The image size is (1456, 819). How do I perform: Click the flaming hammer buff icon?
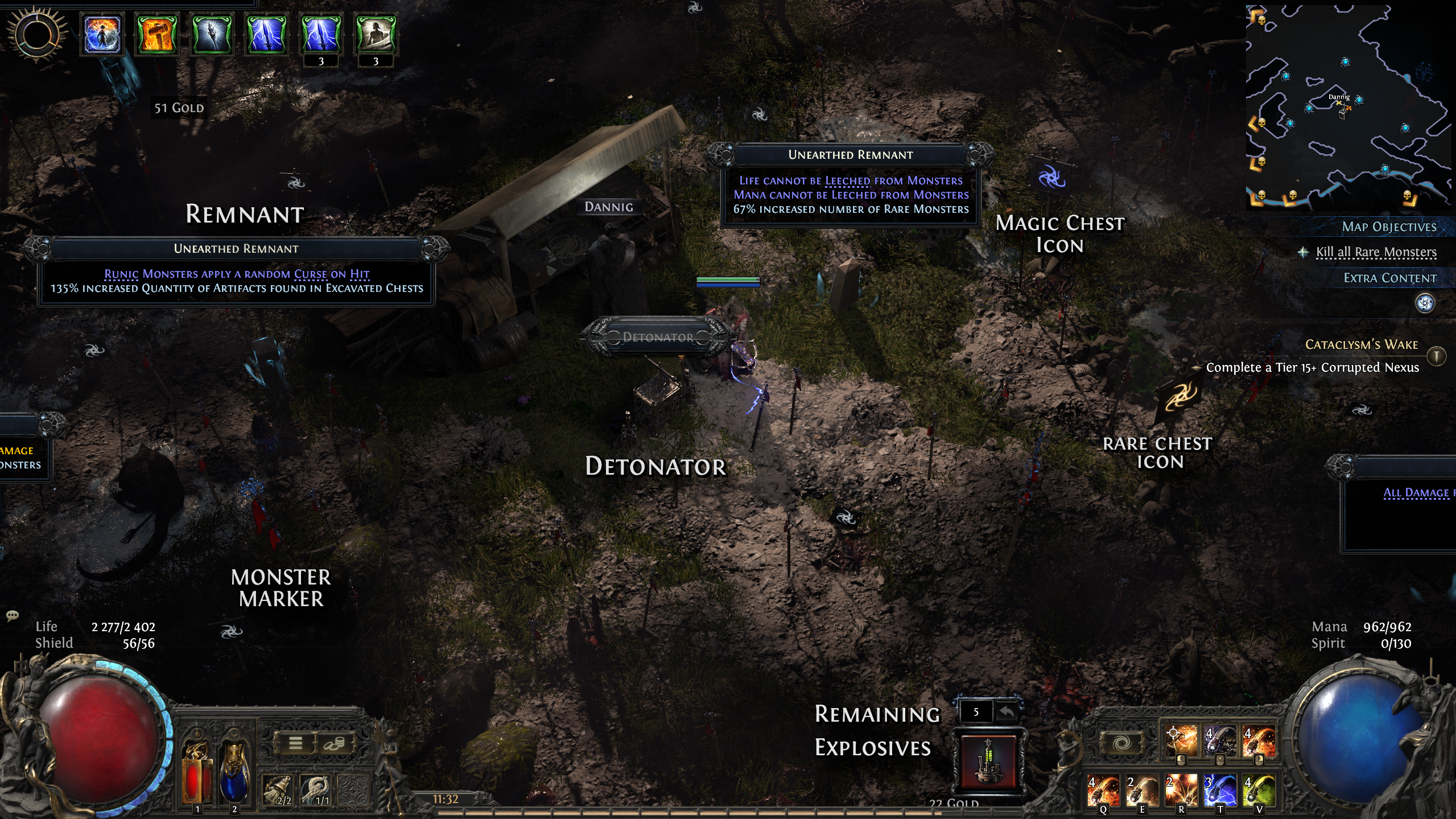point(157,34)
